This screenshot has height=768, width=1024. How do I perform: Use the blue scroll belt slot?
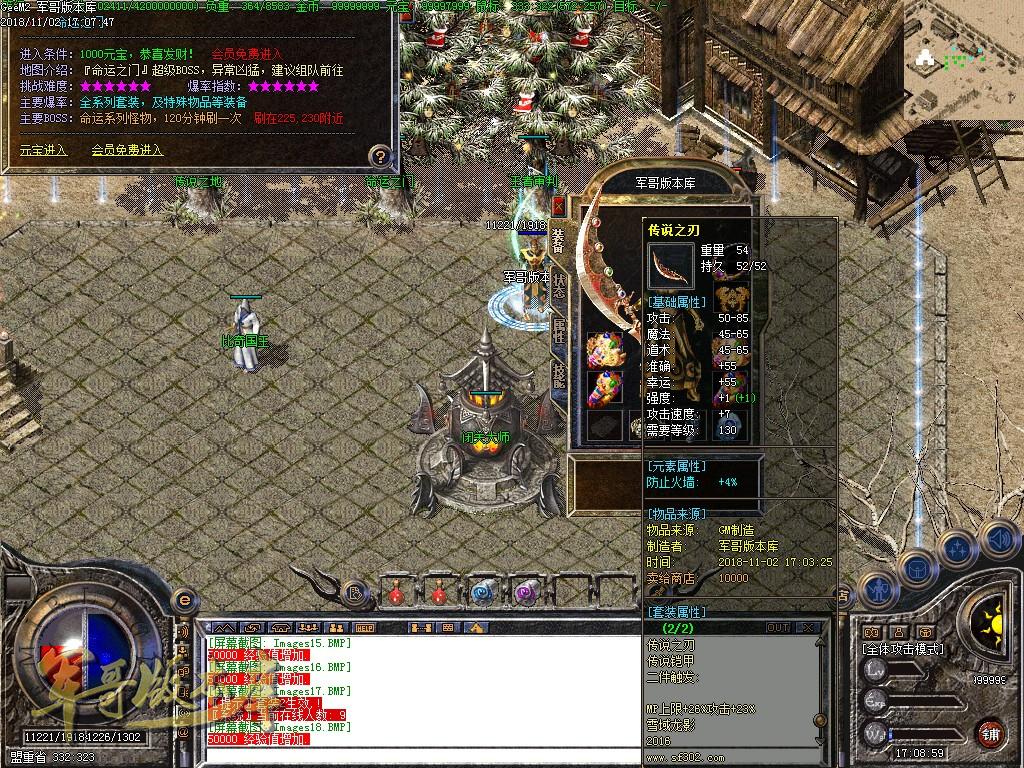click(482, 593)
